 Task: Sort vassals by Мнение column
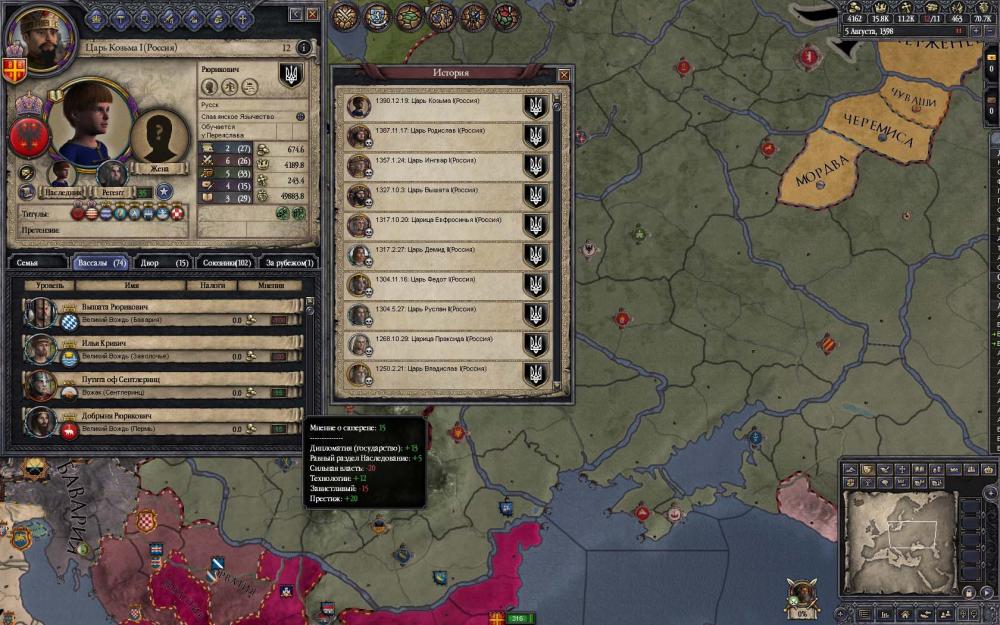point(271,286)
